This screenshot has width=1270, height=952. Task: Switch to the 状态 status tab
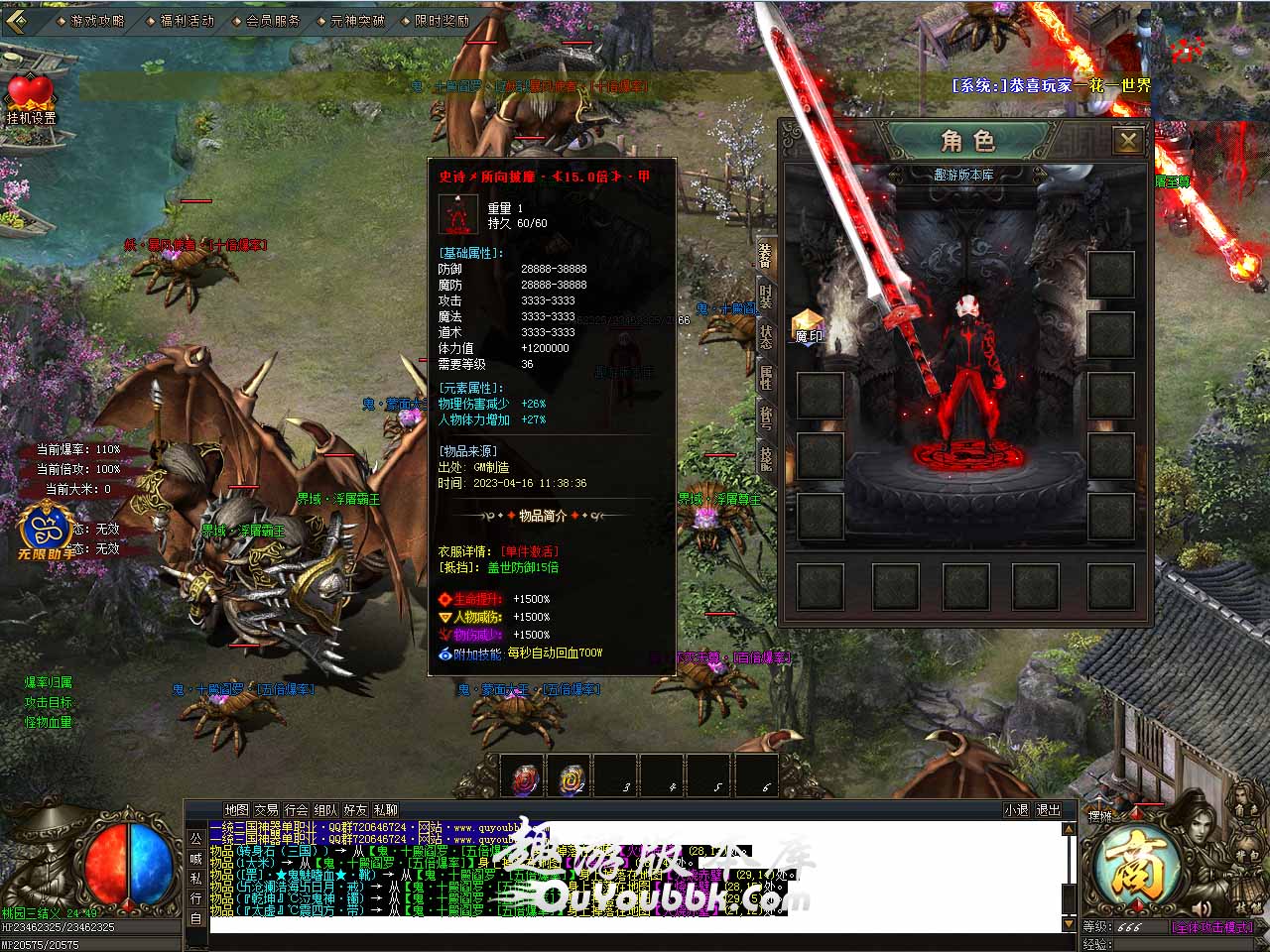click(765, 335)
